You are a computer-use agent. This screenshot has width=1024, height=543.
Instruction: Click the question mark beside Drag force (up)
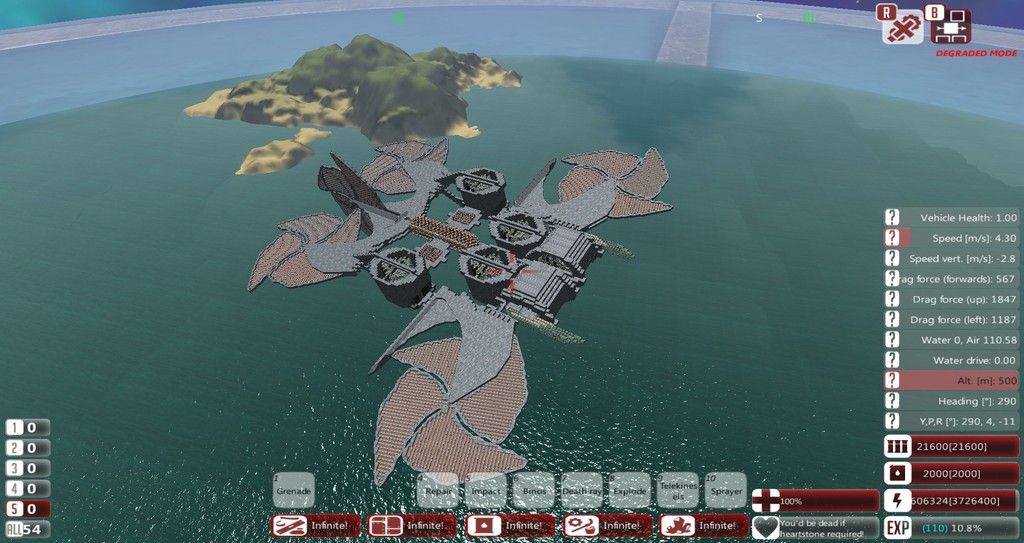pyautogui.click(x=892, y=299)
